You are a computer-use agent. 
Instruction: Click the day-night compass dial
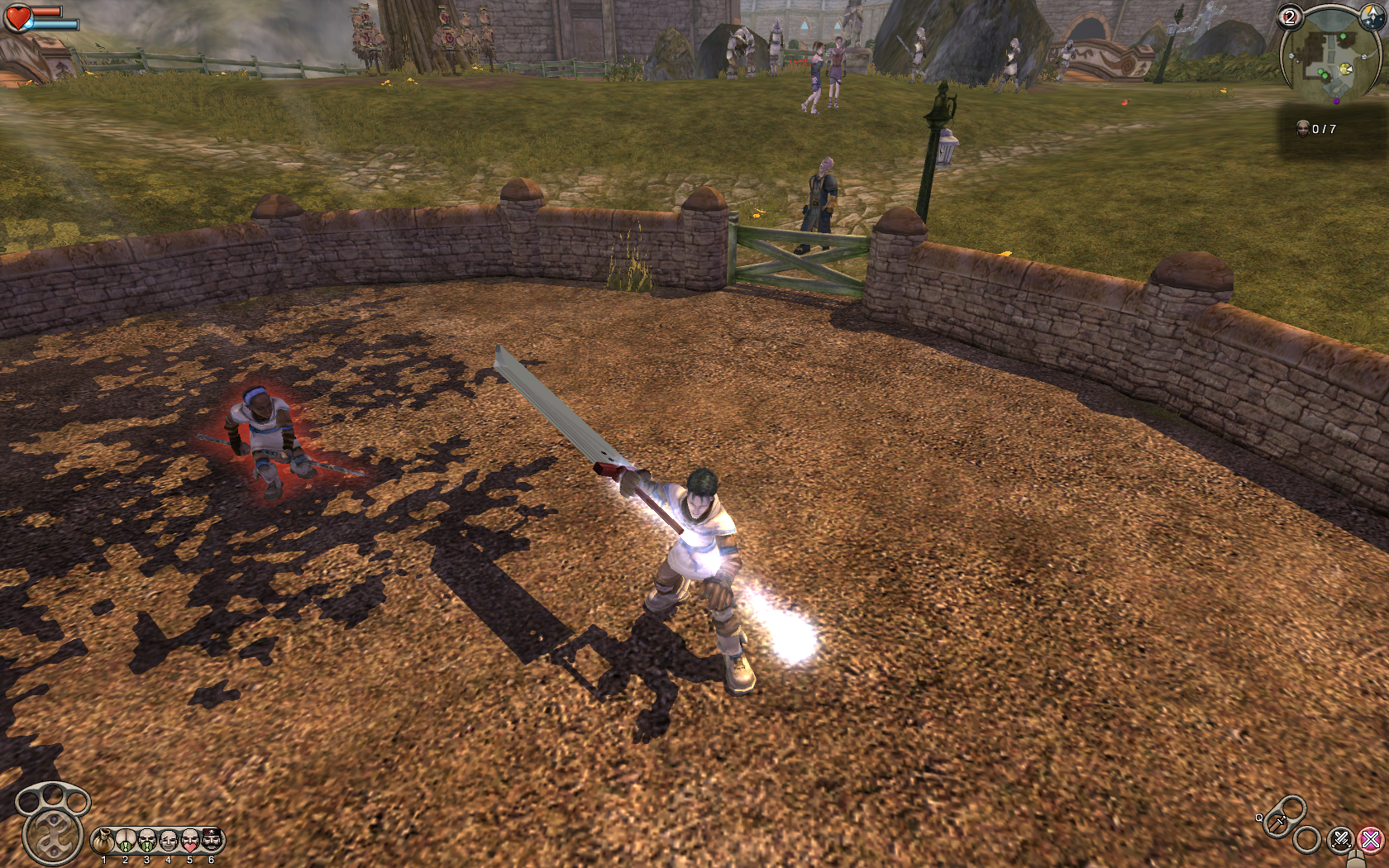[x=1372, y=17]
